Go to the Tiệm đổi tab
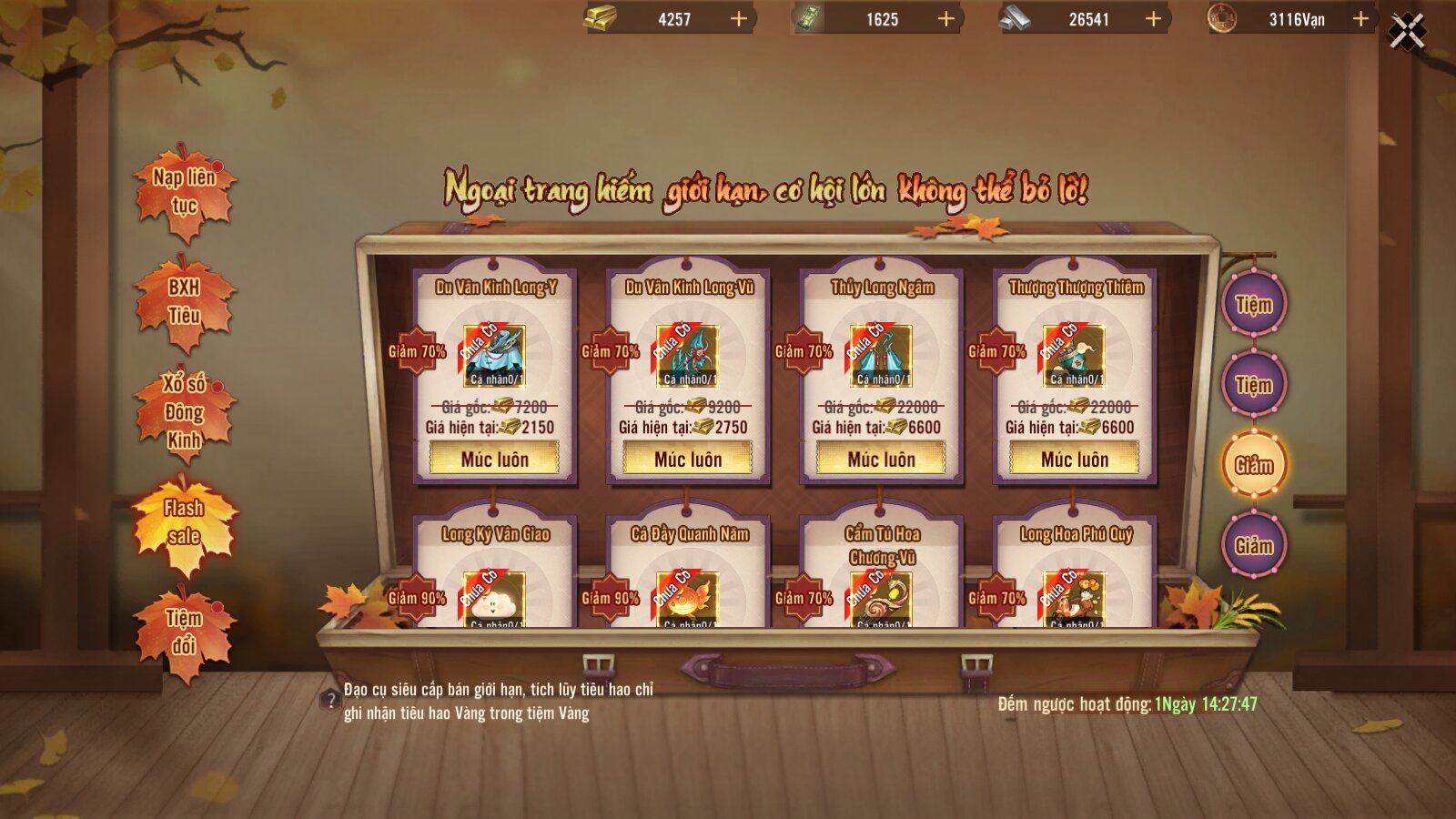The height and width of the screenshot is (819, 1456). (x=185, y=632)
